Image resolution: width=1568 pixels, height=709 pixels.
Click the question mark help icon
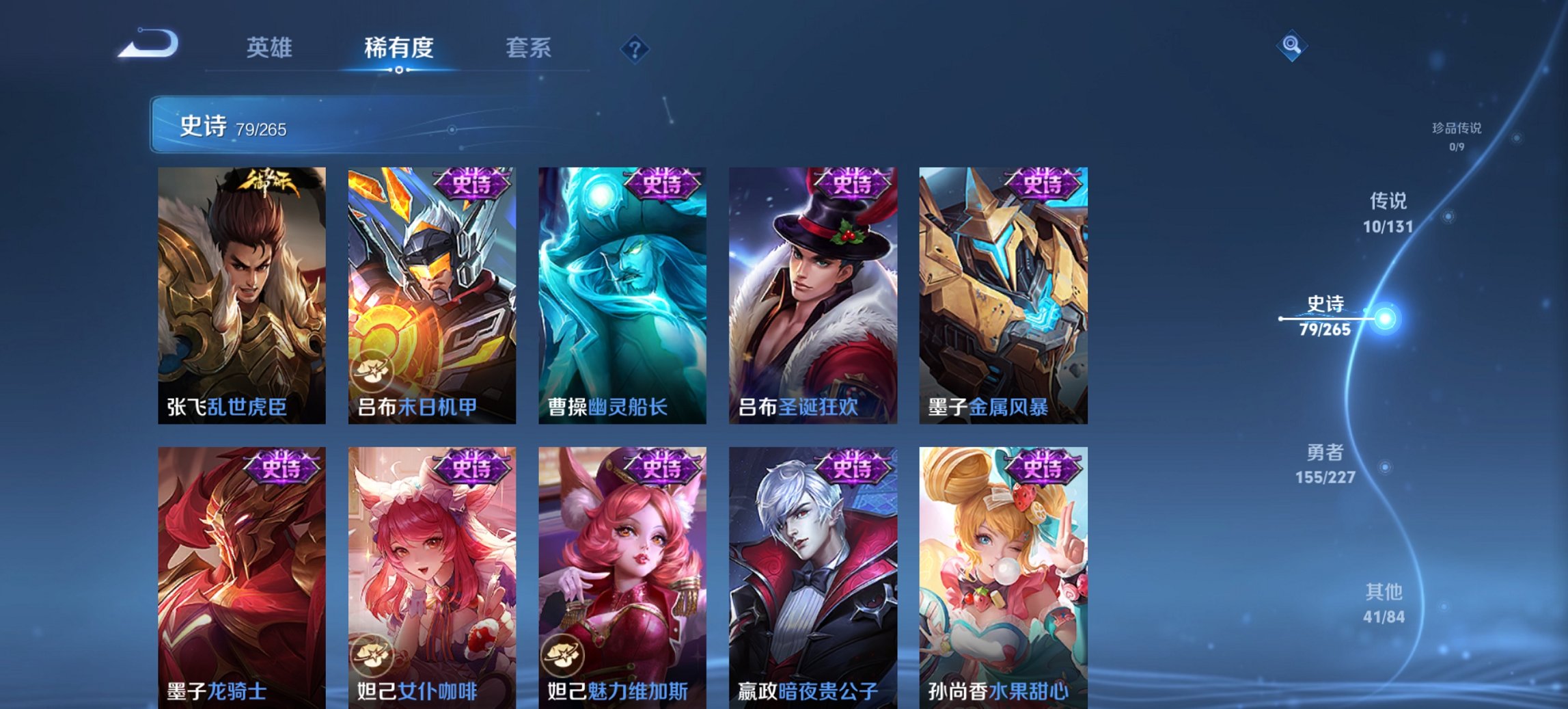(635, 48)
